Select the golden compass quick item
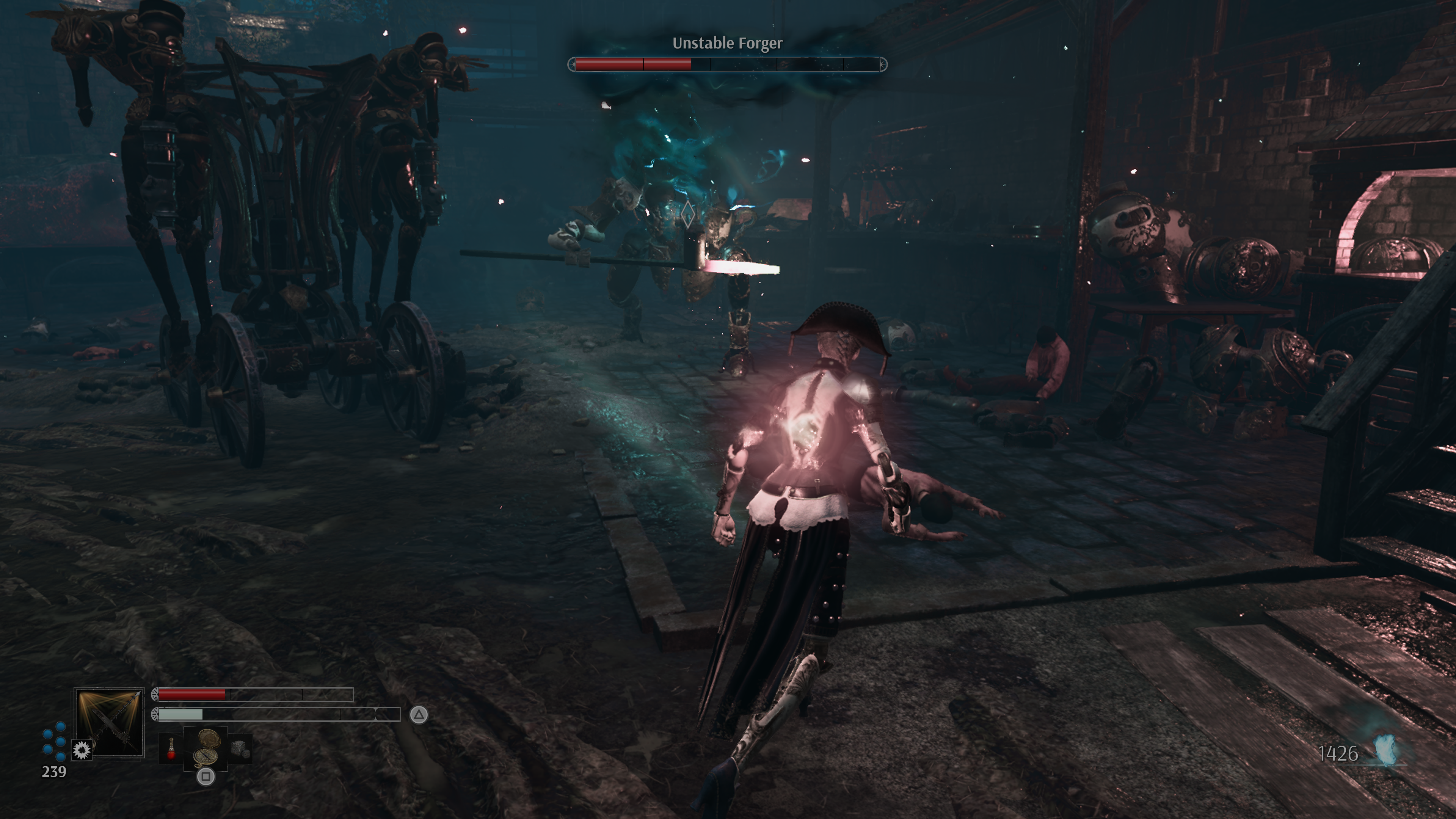This screenshot has width=1456, height=819. pyautogui.click(x=206, y=747)
